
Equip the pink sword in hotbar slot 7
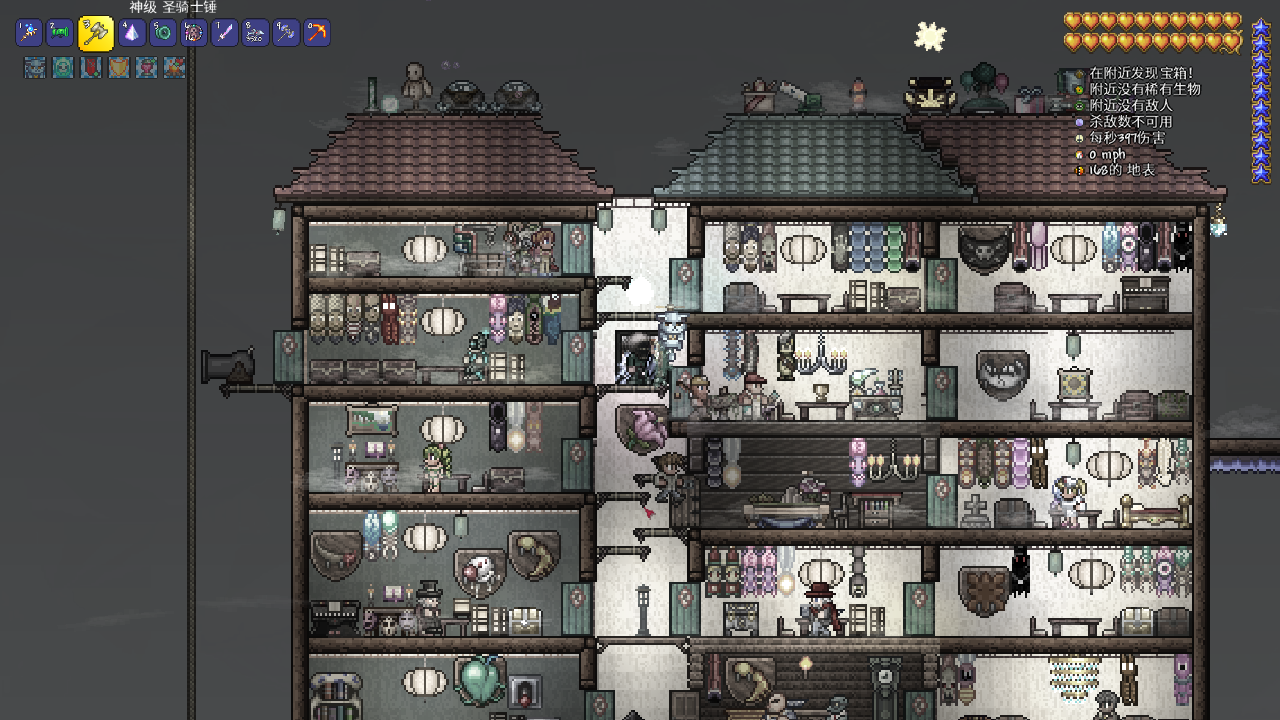pos(225,33)
